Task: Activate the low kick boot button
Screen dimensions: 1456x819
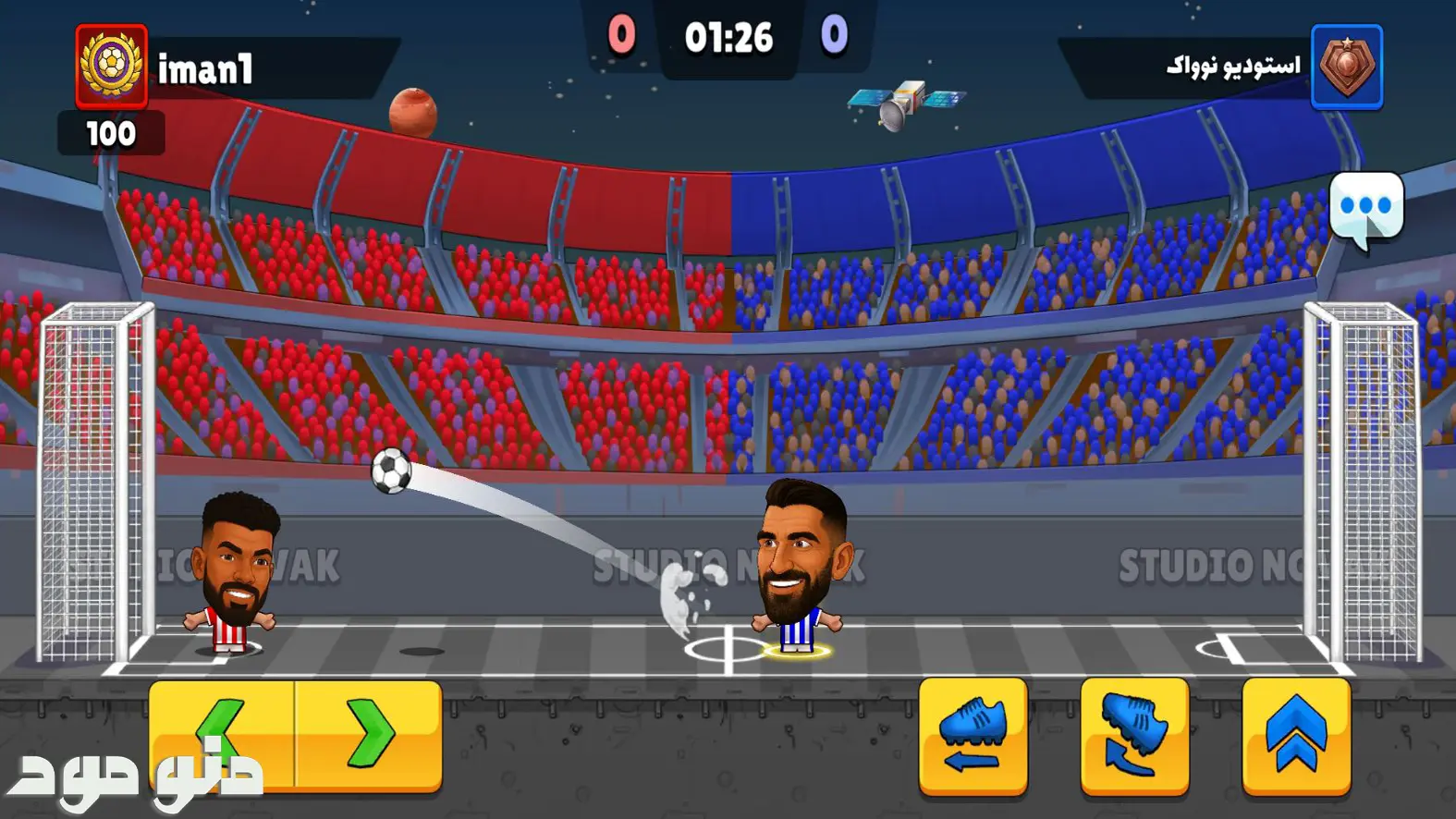Action: coord(973,736)
